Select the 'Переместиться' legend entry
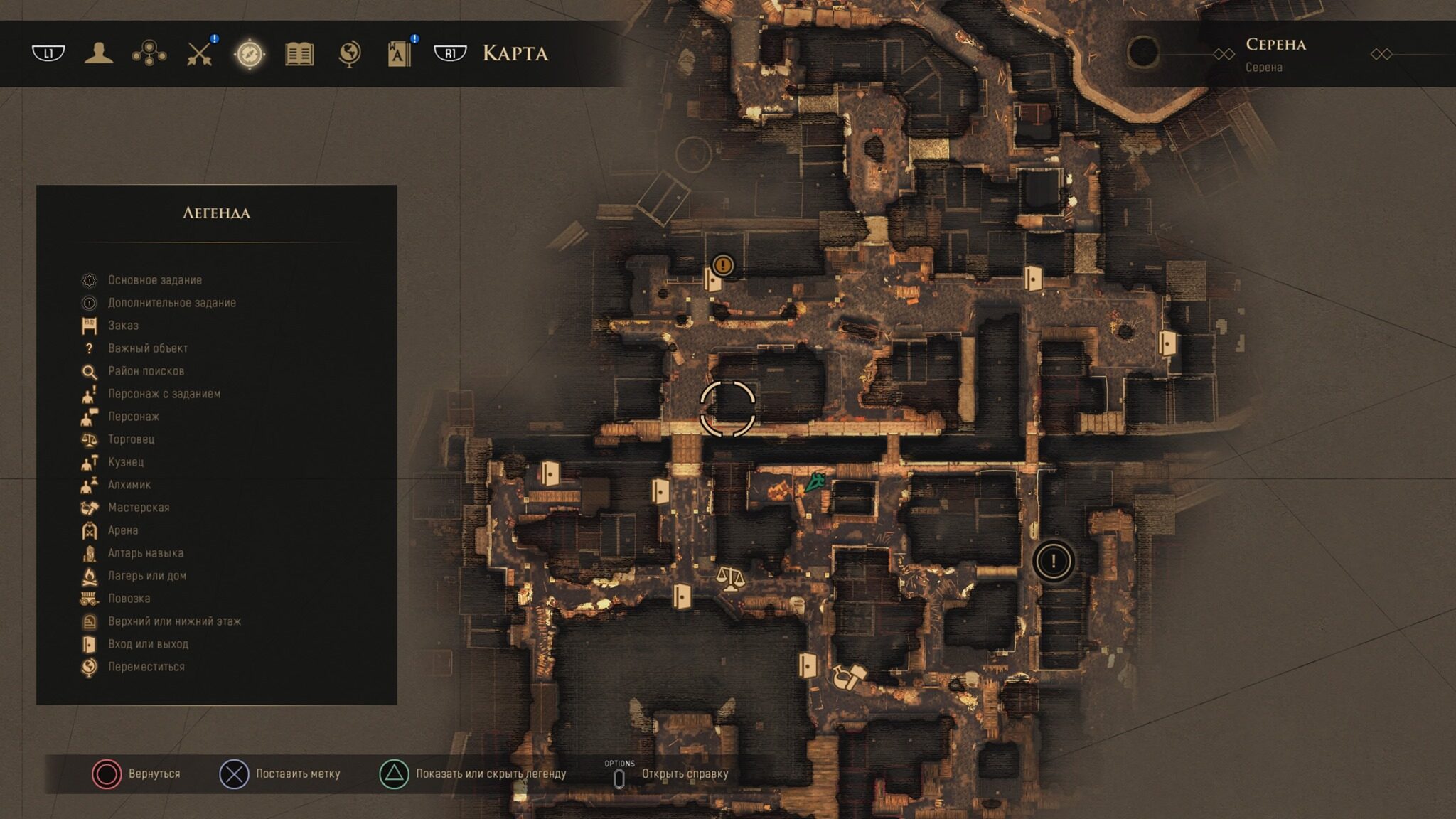1456x819 pixels. [146, 667]
